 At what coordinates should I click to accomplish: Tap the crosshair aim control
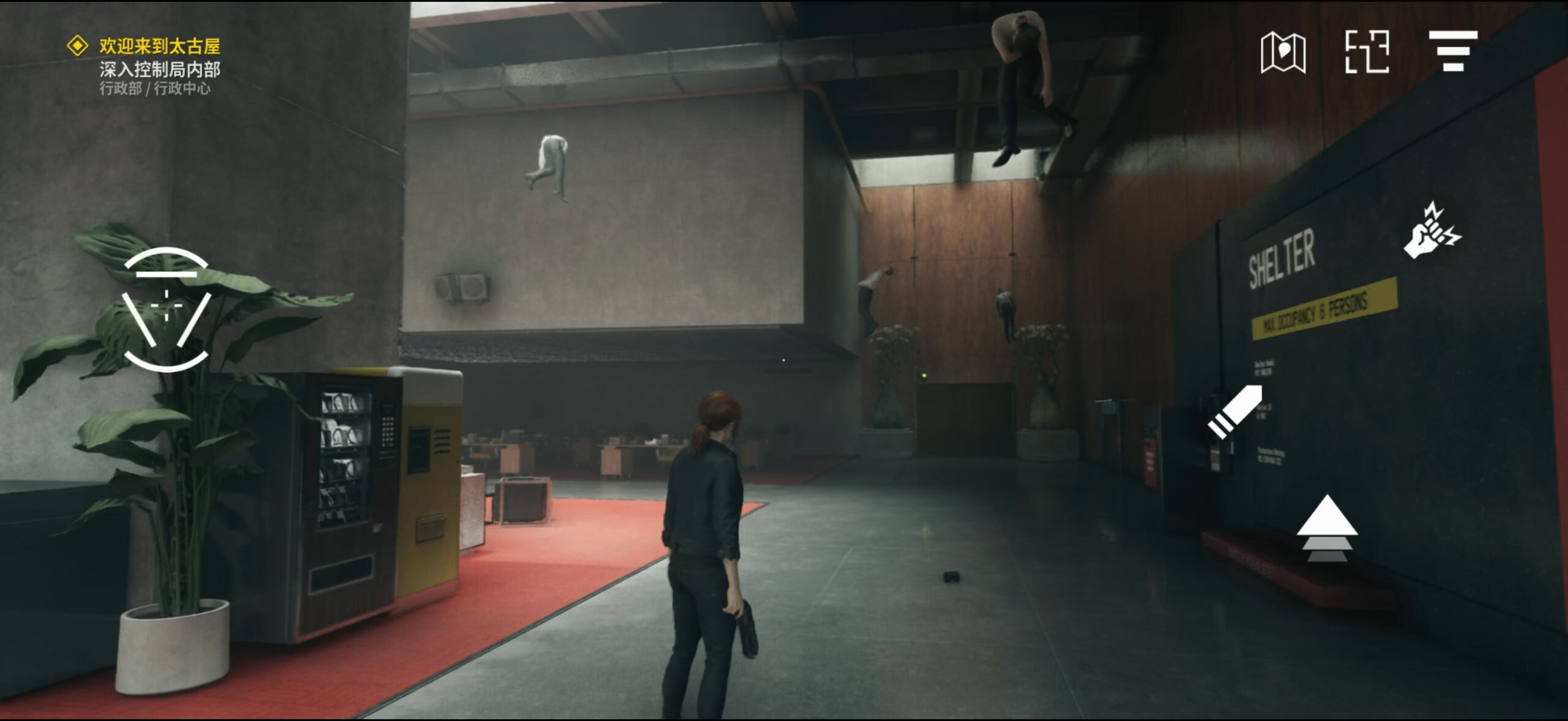pos(166,309)
